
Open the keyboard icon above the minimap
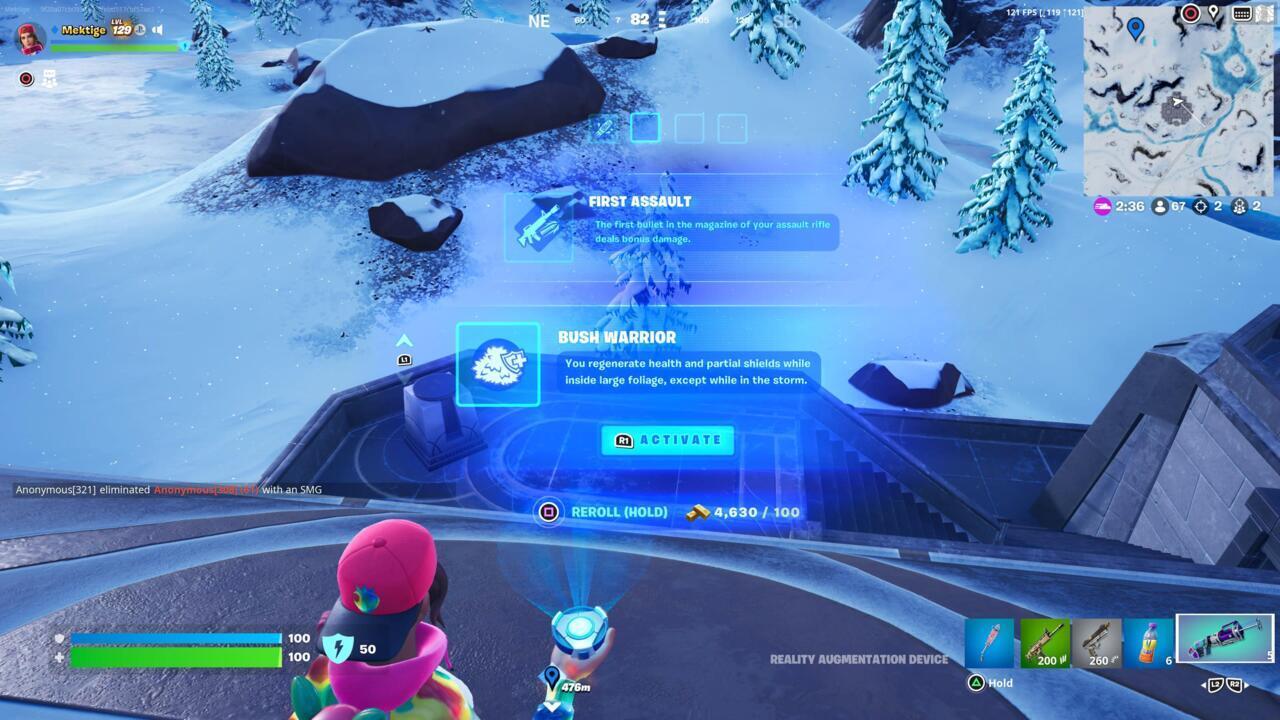1242,13
